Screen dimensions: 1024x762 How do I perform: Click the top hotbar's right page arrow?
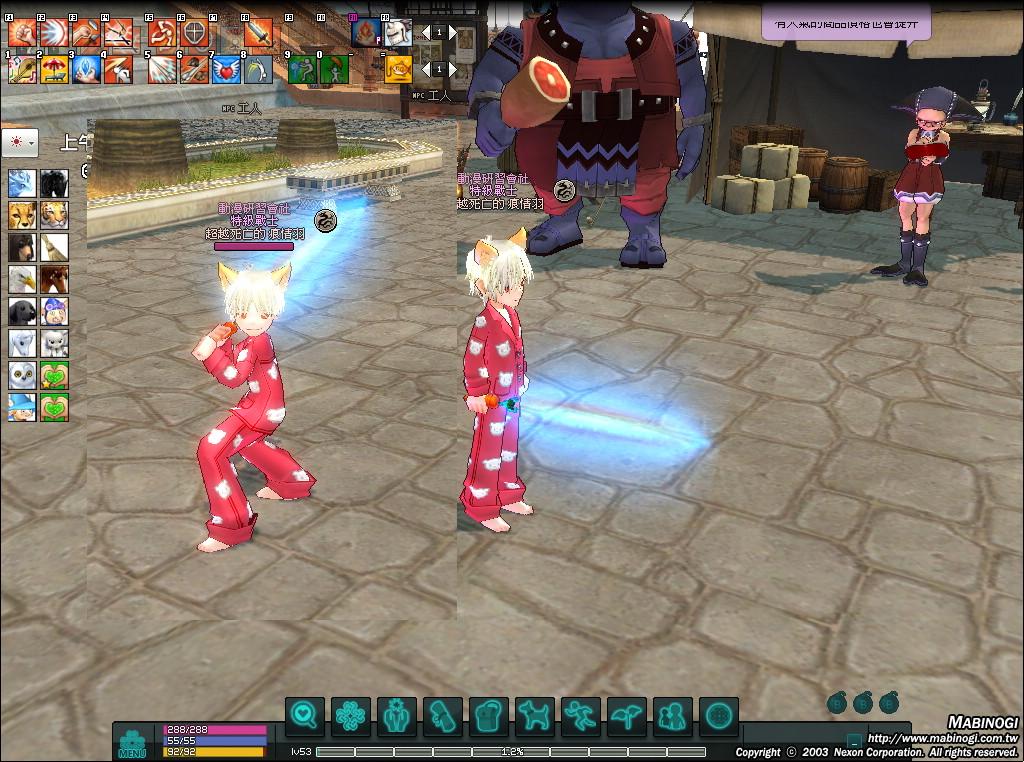(x=452, y=33)
